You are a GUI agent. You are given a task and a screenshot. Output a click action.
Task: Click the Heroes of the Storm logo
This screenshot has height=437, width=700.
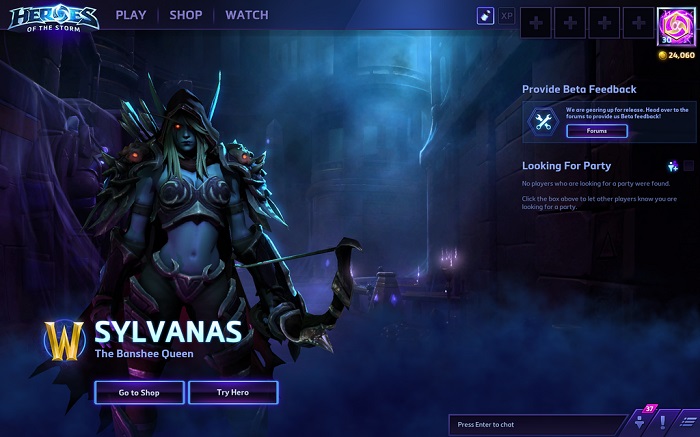pyautogui.click(x=50, y=18)
